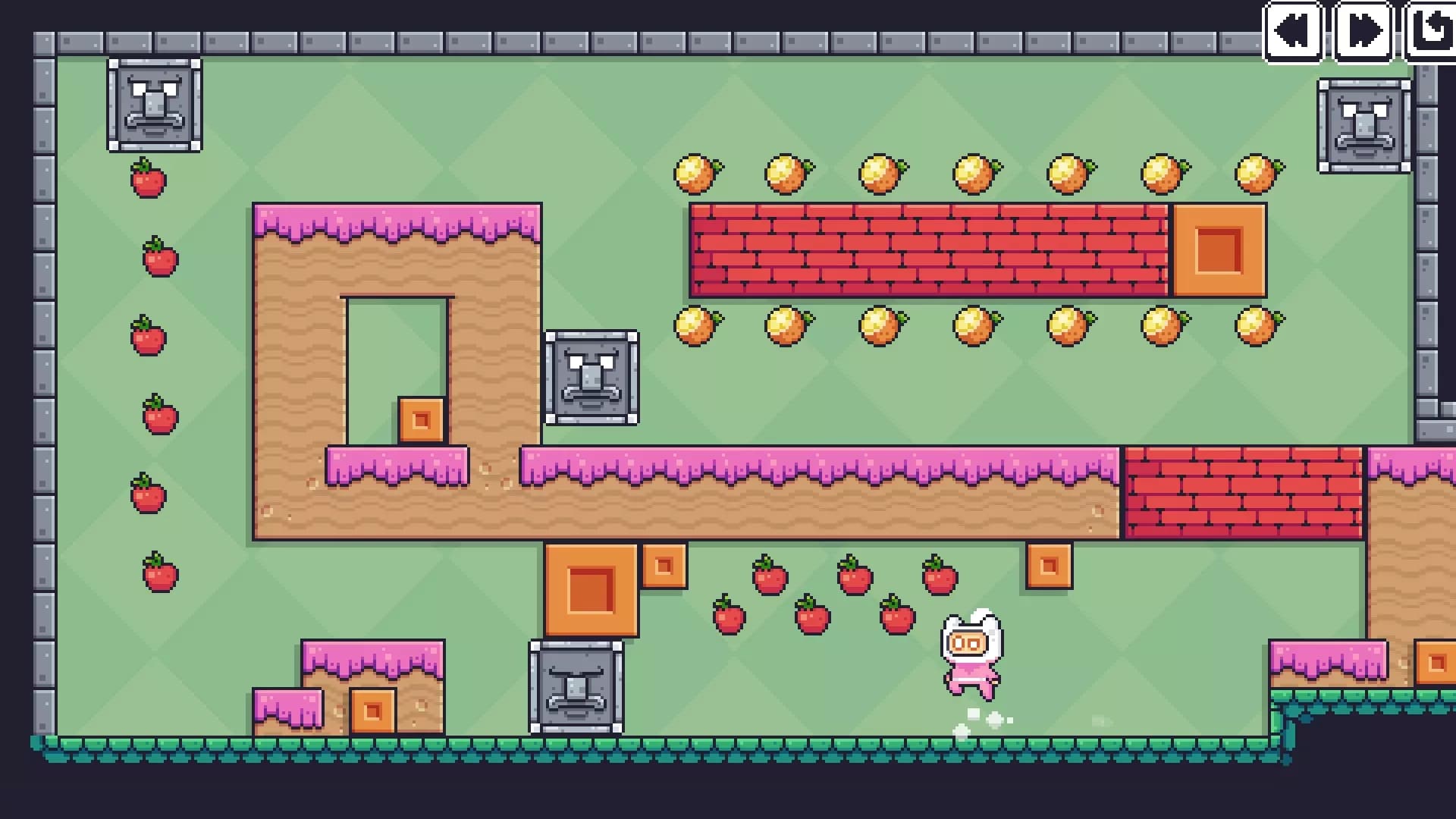Image resolution: width=1456 pixels, height=819 pixels.
Task: Click the upside-down stone face block near the bottom
Action: (x=578, y=689)
